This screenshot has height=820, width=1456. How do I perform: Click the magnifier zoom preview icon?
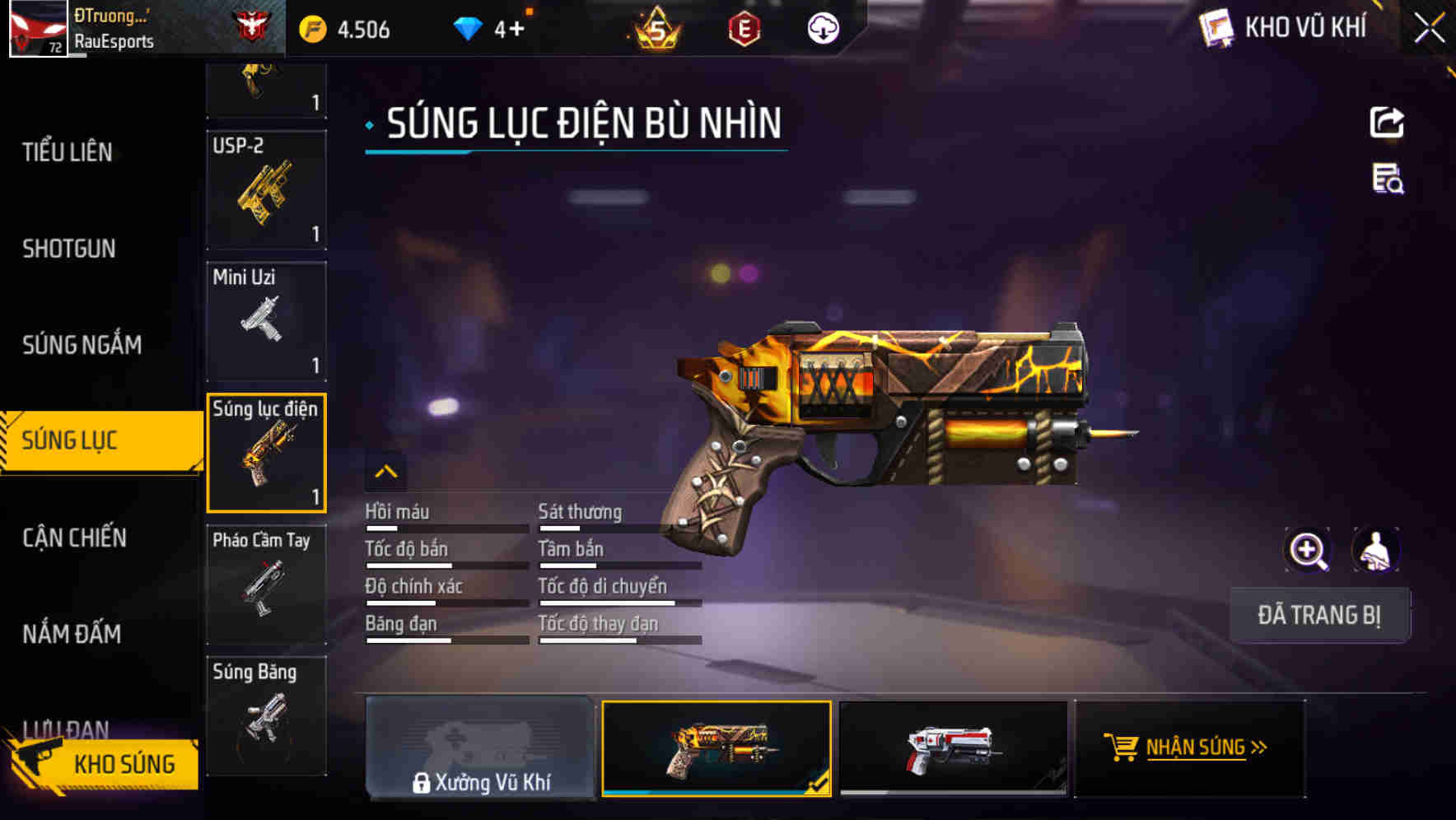[1308, 549]
